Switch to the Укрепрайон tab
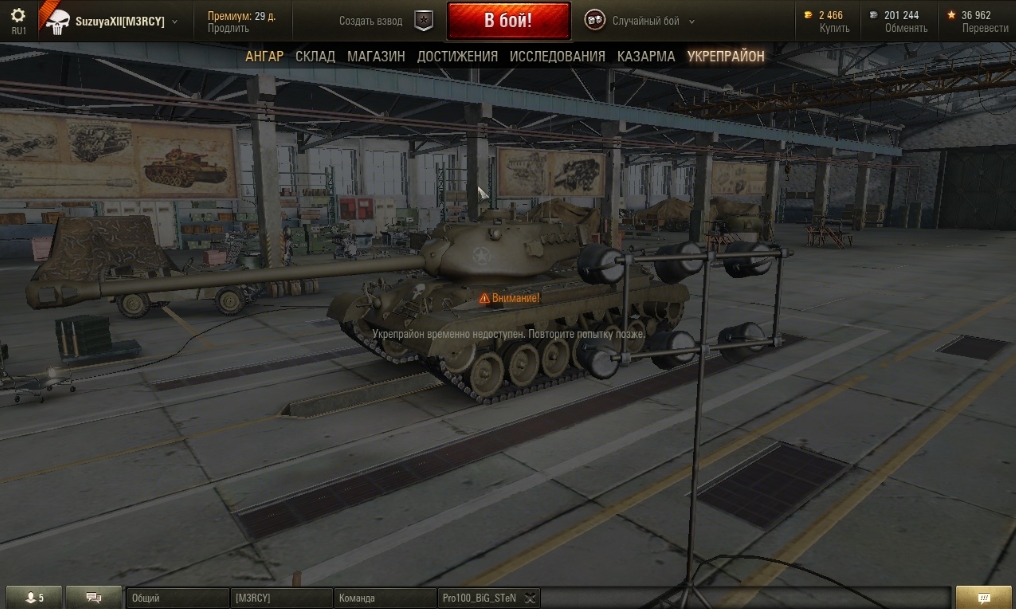The height and width of the screenshot is (609, 1016). click(725, 57)
